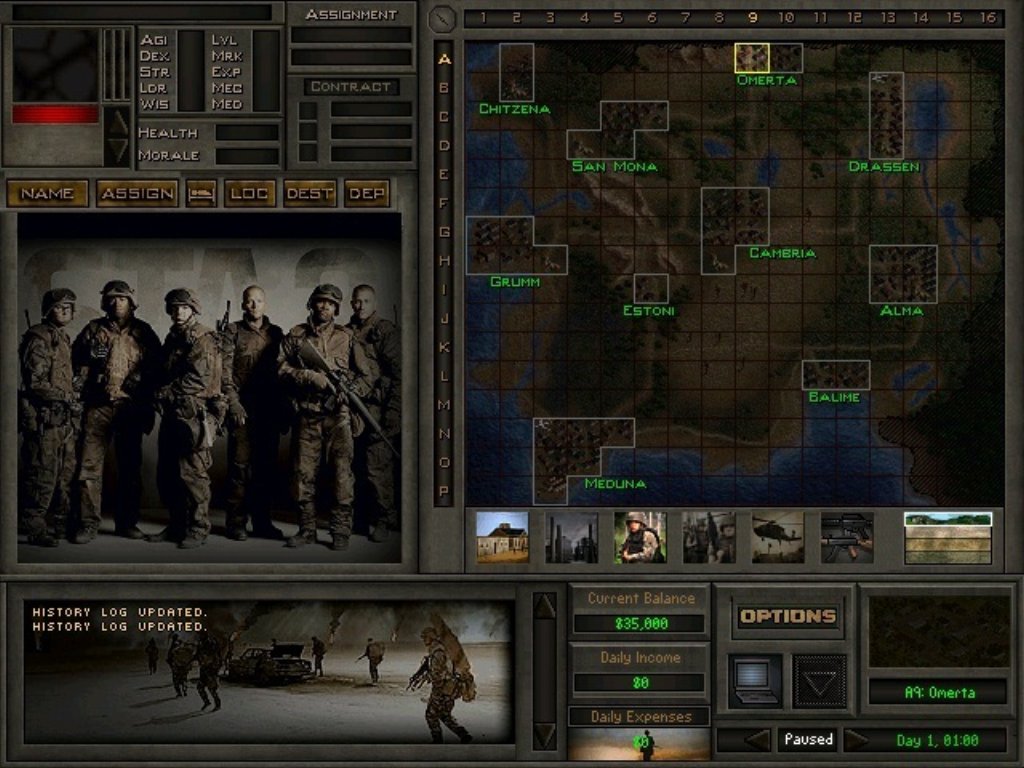Speed up time with right arrow
This screenshot has width=1024, height=768.
point(857,740)
